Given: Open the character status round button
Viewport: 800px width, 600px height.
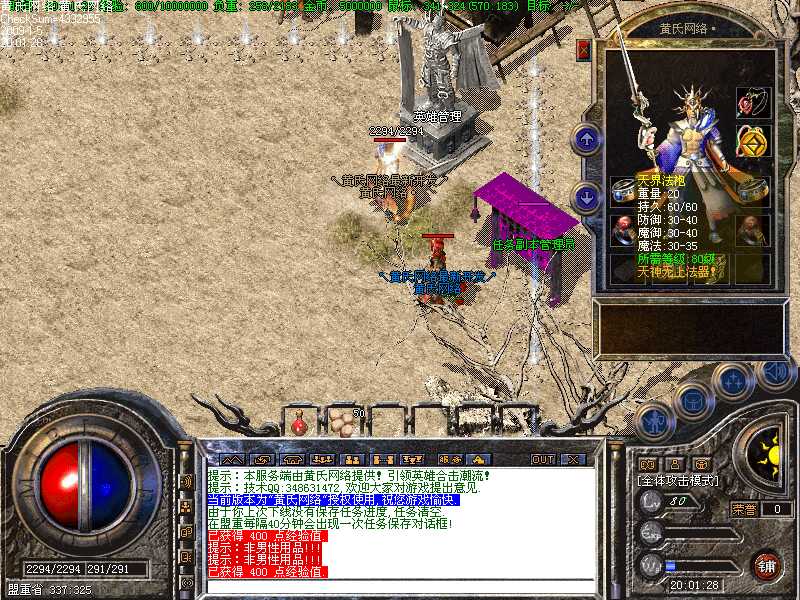Looking at the screenshot, I should pos(654,419).
